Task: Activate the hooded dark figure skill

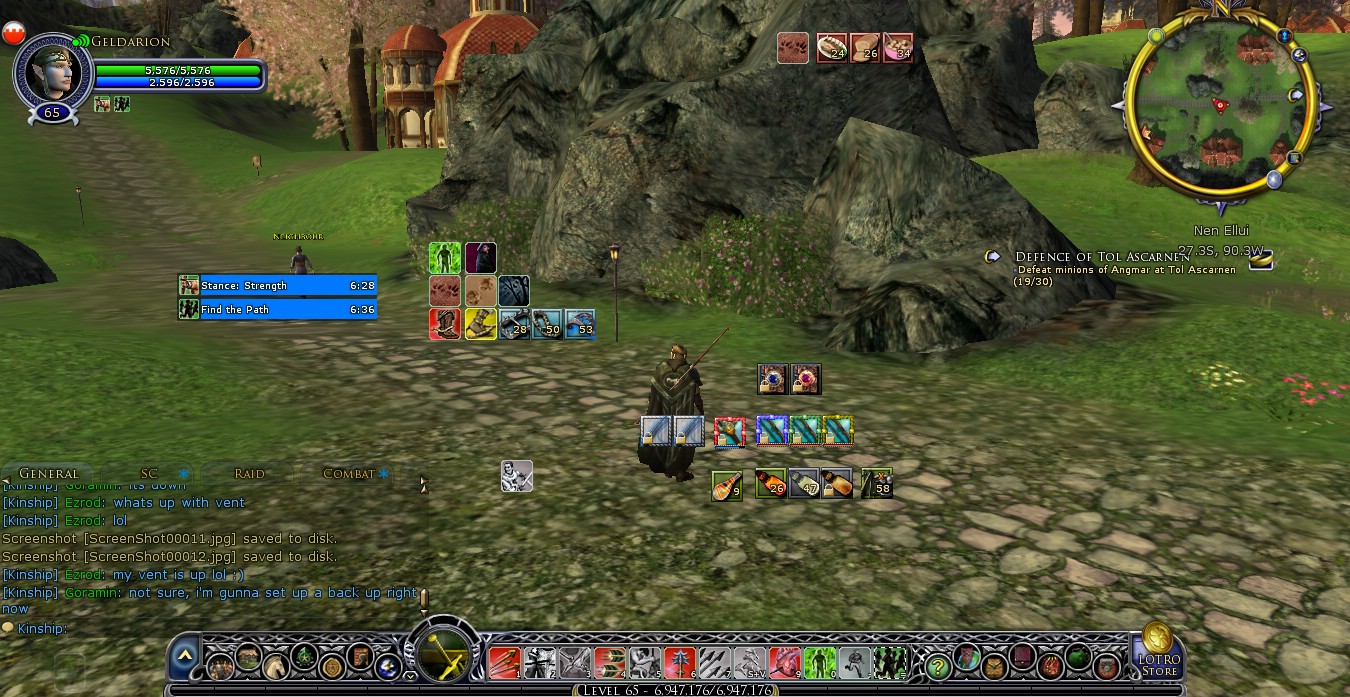Action: coord(480,258)
